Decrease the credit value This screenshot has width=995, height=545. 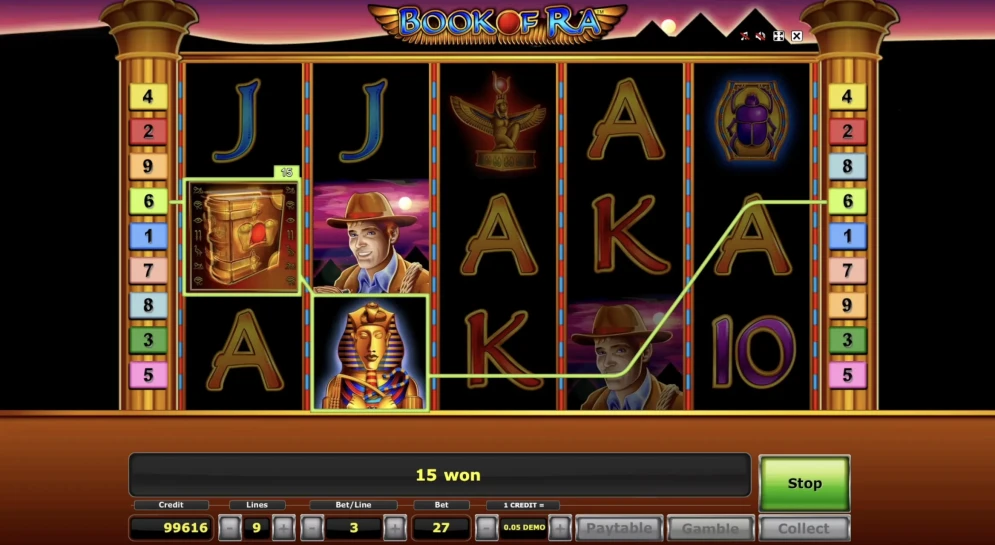click(x=485, y=528)
